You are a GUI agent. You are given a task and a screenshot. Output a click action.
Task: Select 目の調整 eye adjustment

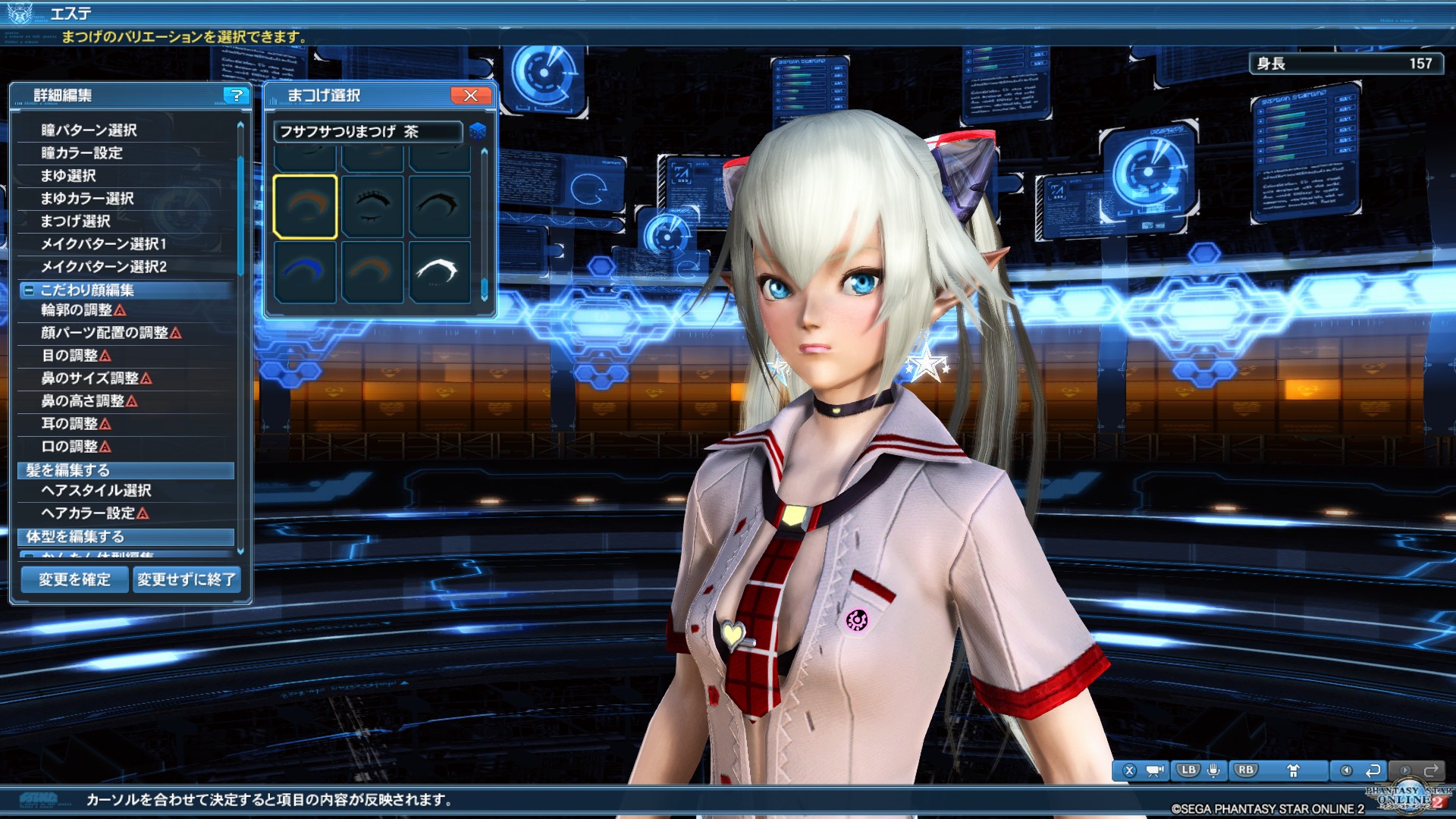[x=70, y=356]
